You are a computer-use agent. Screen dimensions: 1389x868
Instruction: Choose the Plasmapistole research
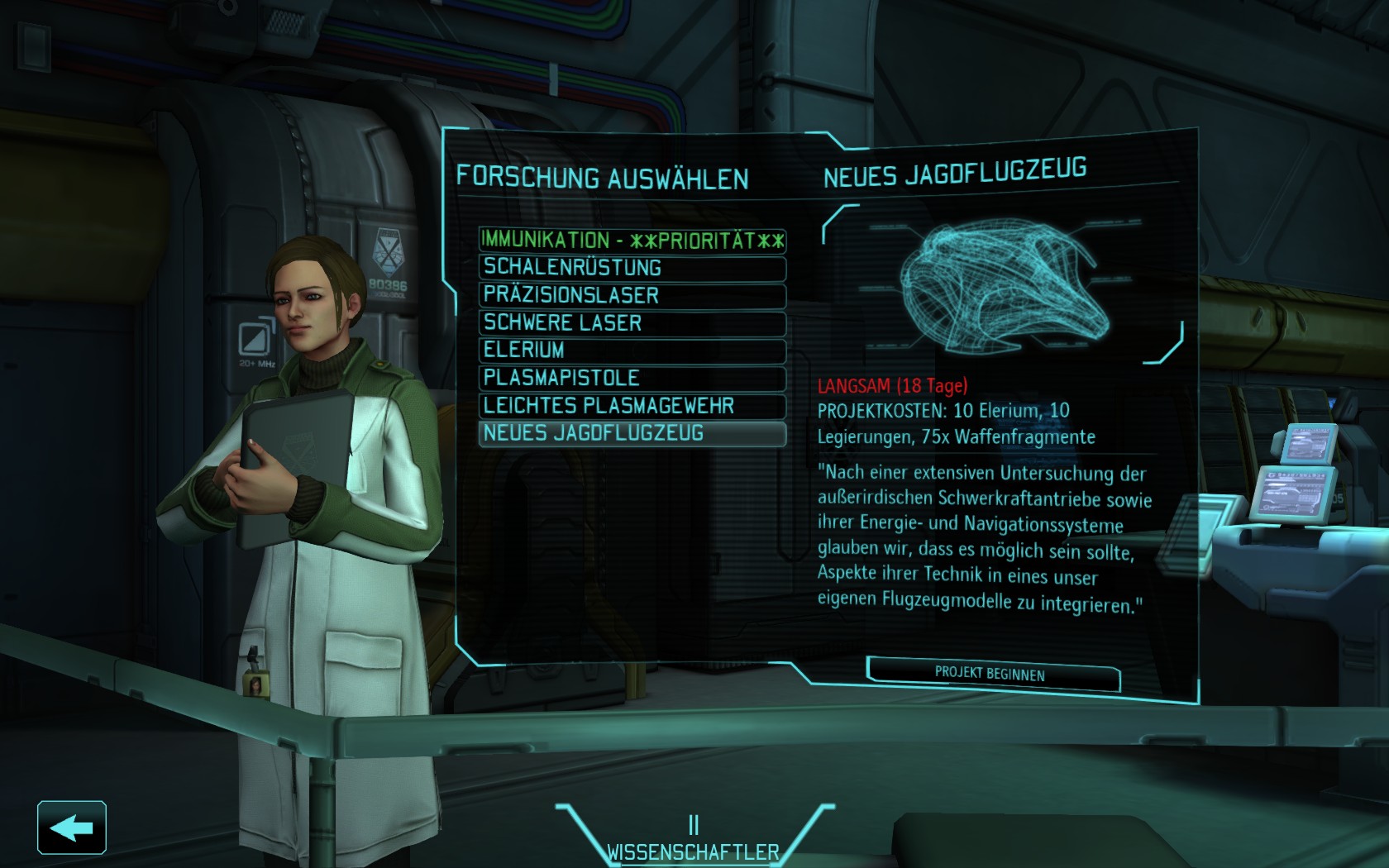(632, 378)
